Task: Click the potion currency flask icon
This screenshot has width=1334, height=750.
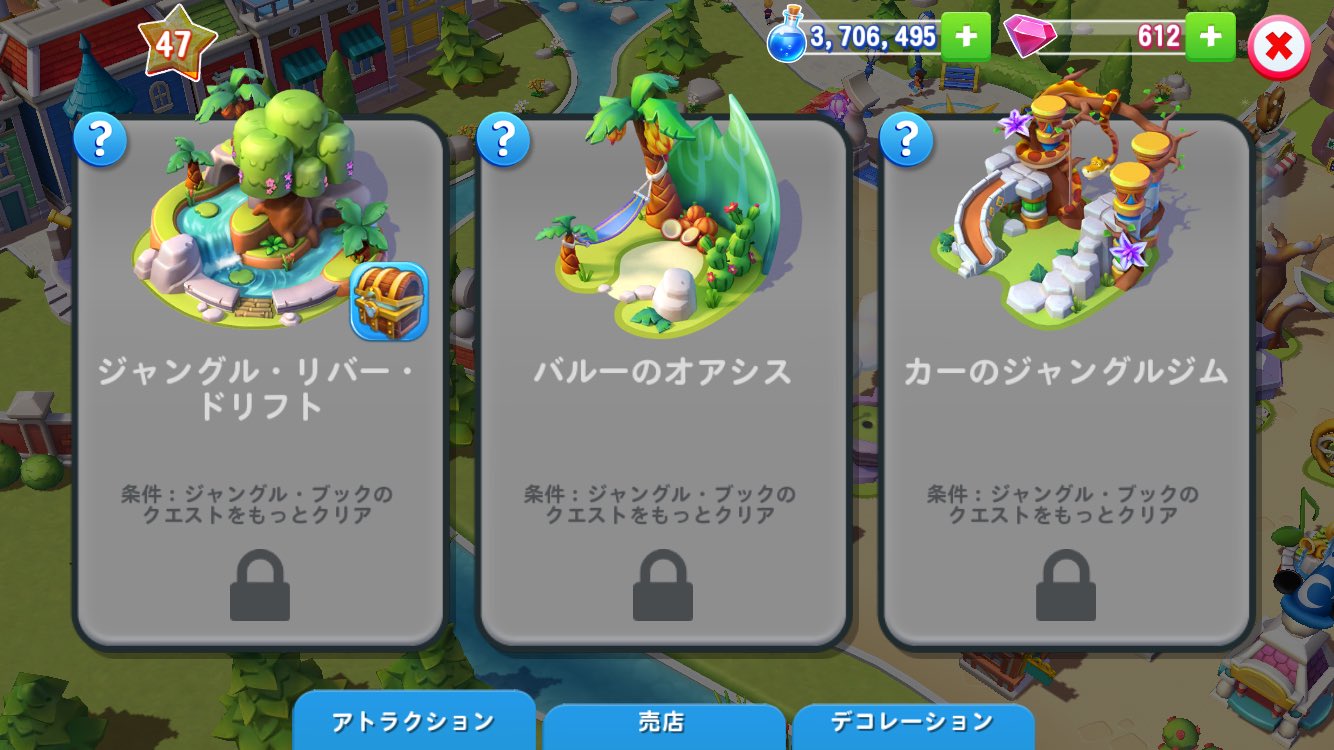Action: [786, 38]
